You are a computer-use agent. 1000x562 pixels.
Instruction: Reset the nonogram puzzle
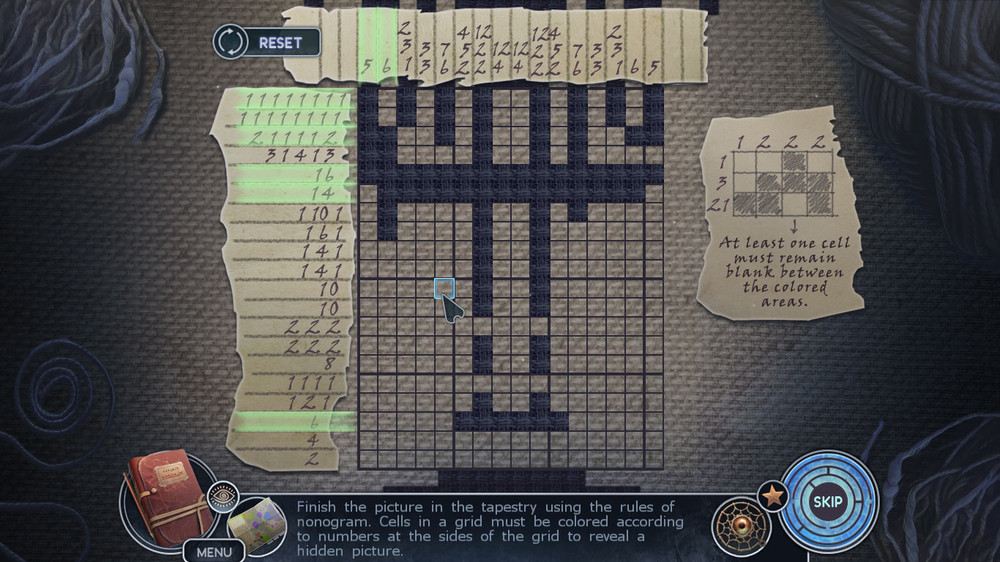pyautogui.click(x=267, y=42)
